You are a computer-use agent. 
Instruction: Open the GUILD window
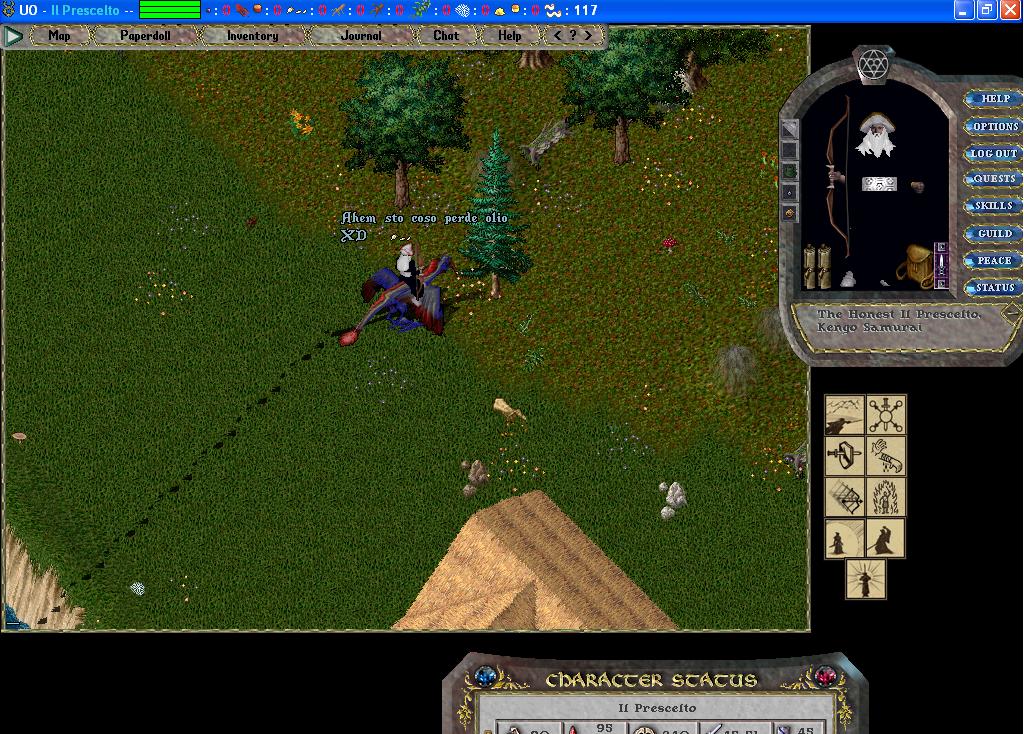click(994, 234)
